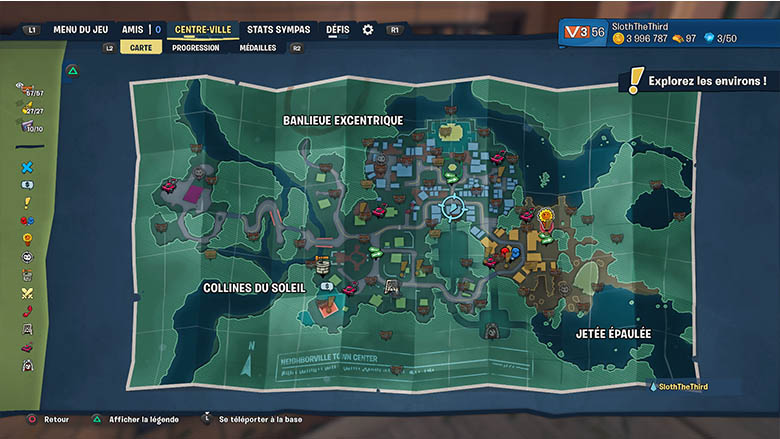780x439 pixels.
Task: Select the pink car marker in the far west
Action: click(168, 186)
